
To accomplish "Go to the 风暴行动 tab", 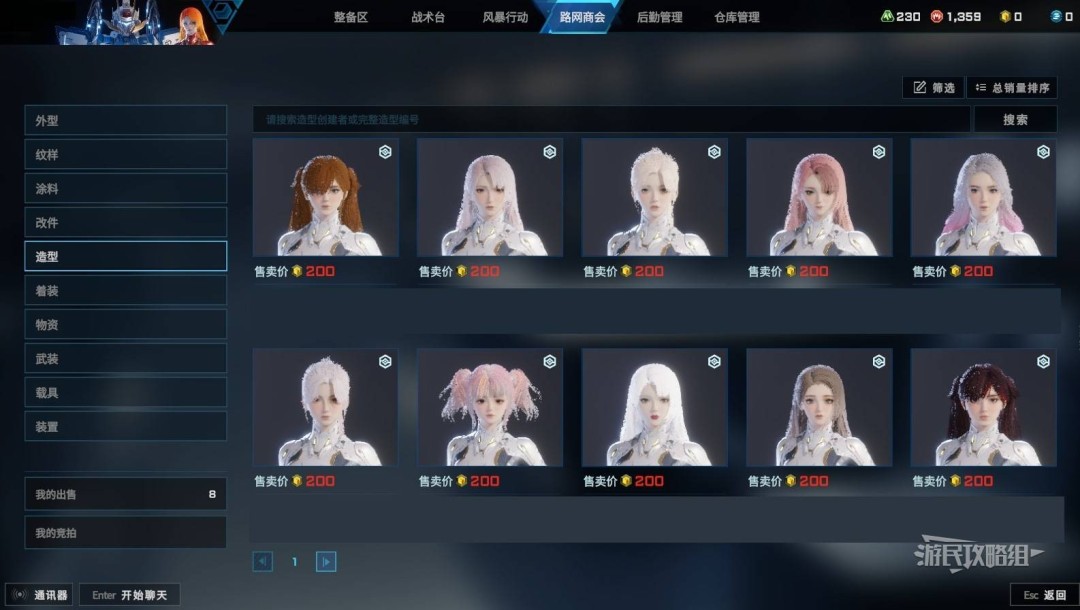I will (505, 17).
